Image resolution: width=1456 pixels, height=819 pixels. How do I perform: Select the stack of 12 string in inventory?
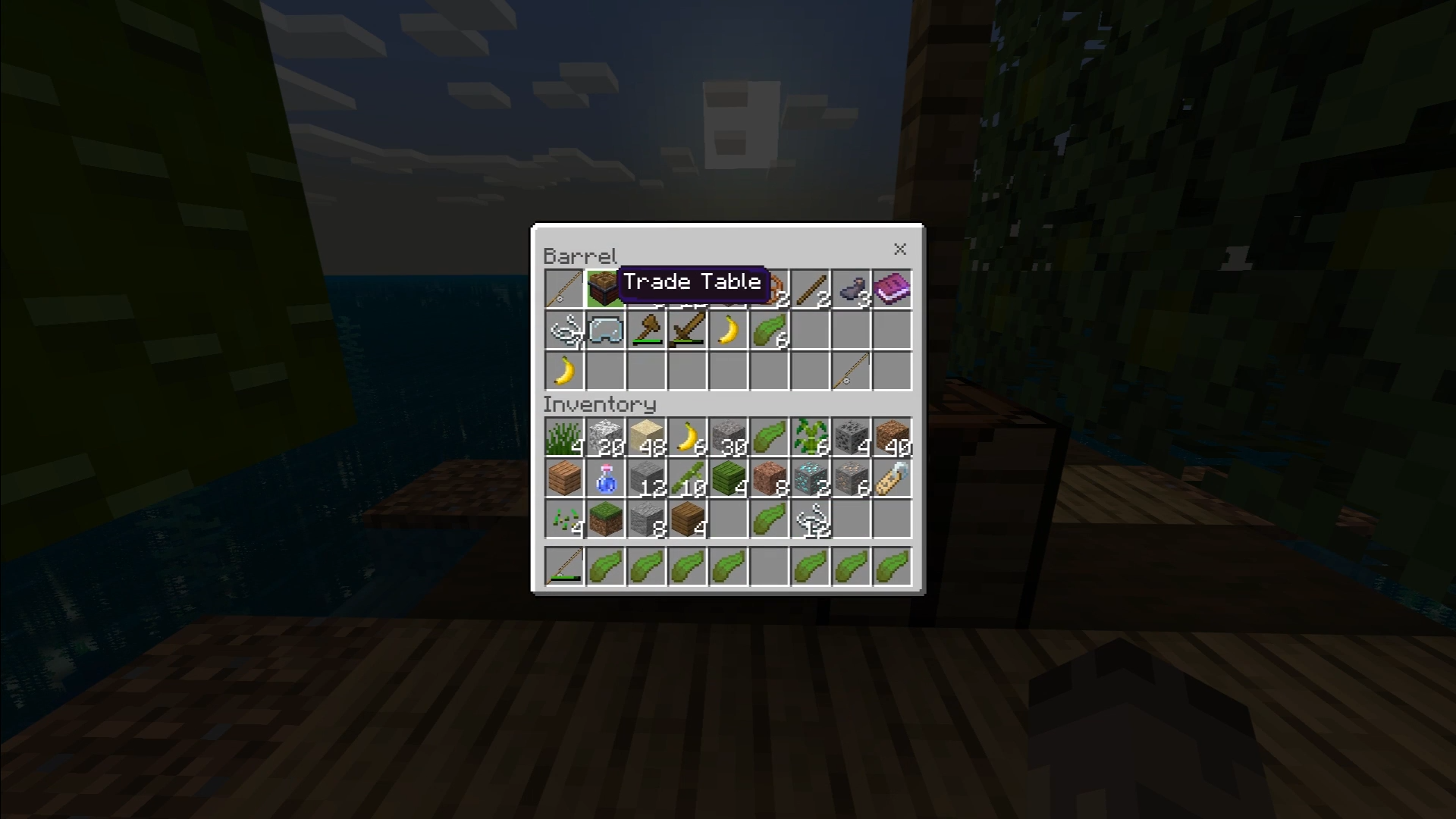coord(810,519)
